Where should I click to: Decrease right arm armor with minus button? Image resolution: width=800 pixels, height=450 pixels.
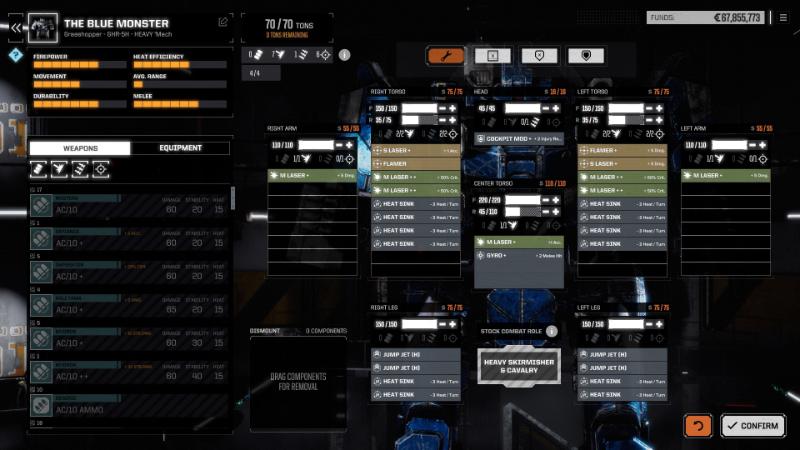click(338, 145)
